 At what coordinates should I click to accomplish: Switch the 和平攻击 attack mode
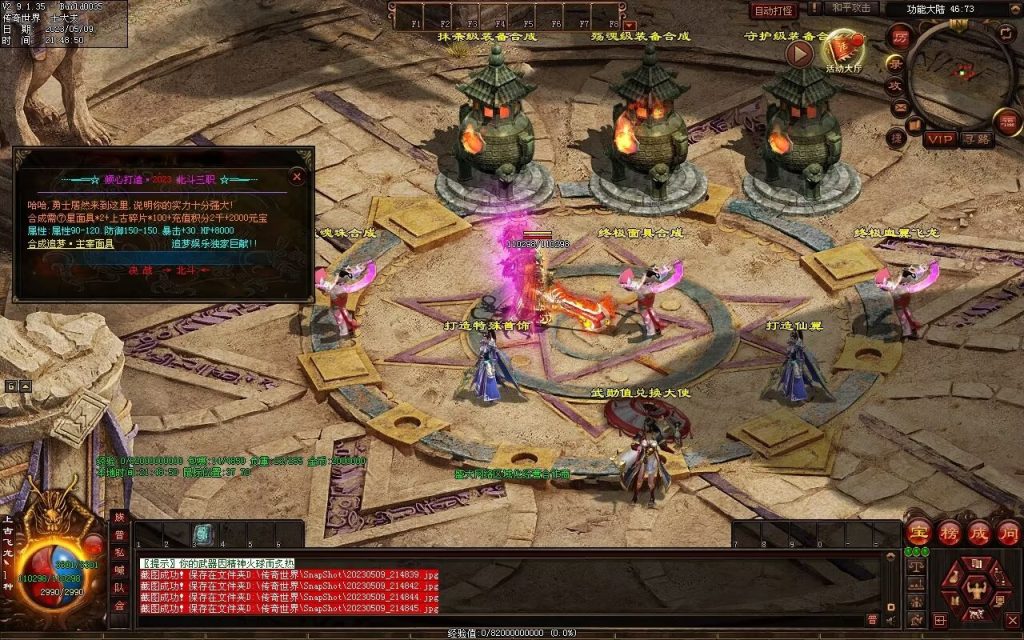[x=852, y=8]
